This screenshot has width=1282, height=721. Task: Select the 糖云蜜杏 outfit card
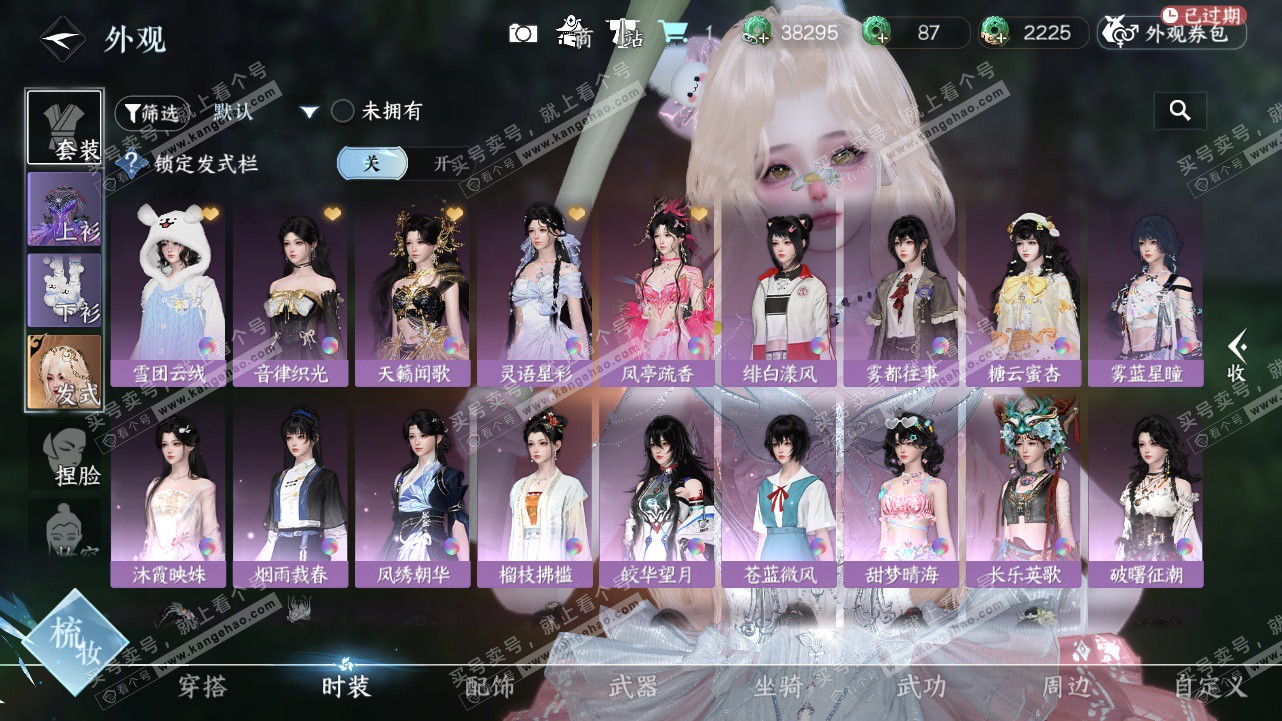point(1023,295)
